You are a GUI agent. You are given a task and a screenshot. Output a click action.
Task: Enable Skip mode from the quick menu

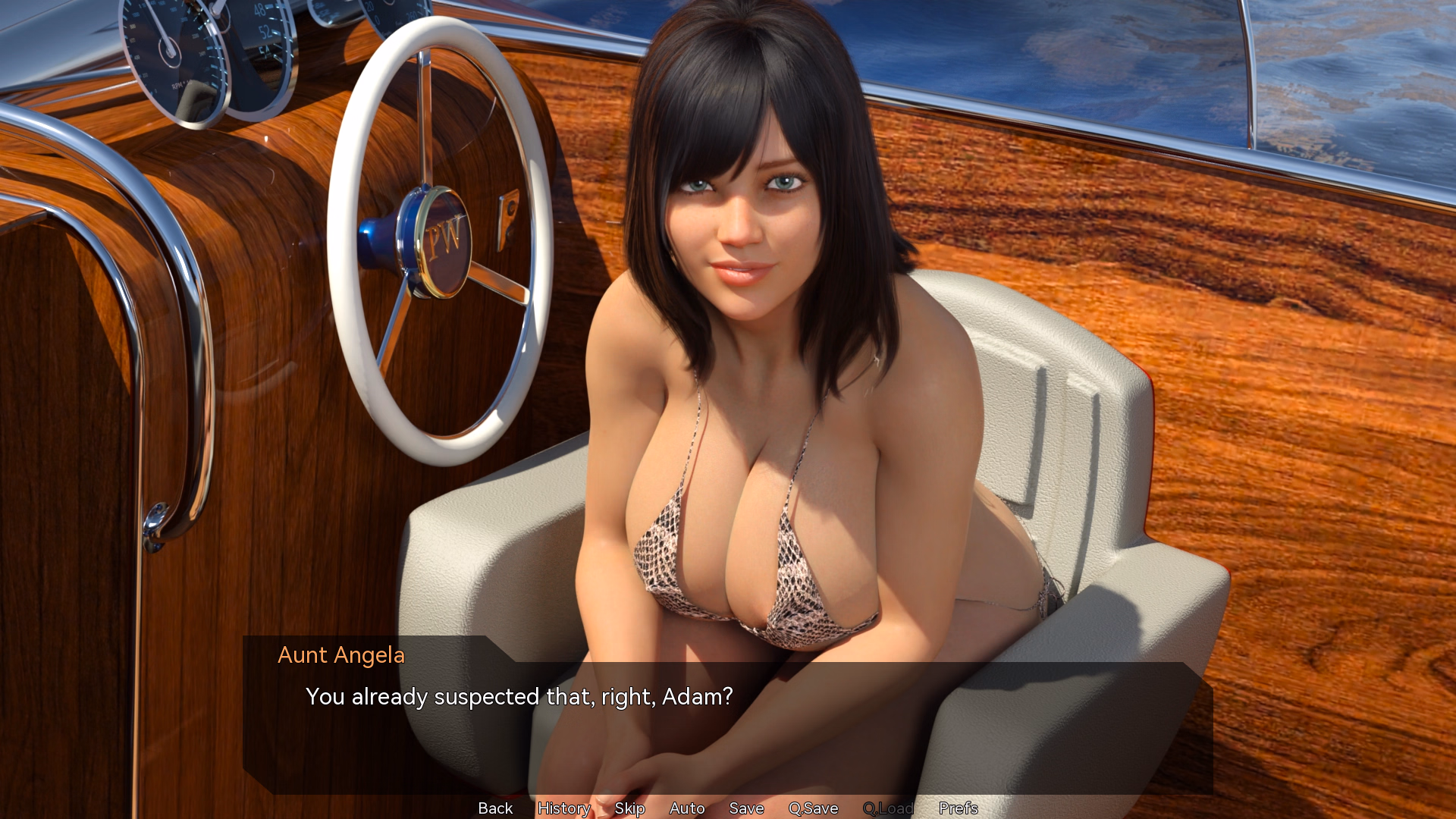tap(629, 808)
